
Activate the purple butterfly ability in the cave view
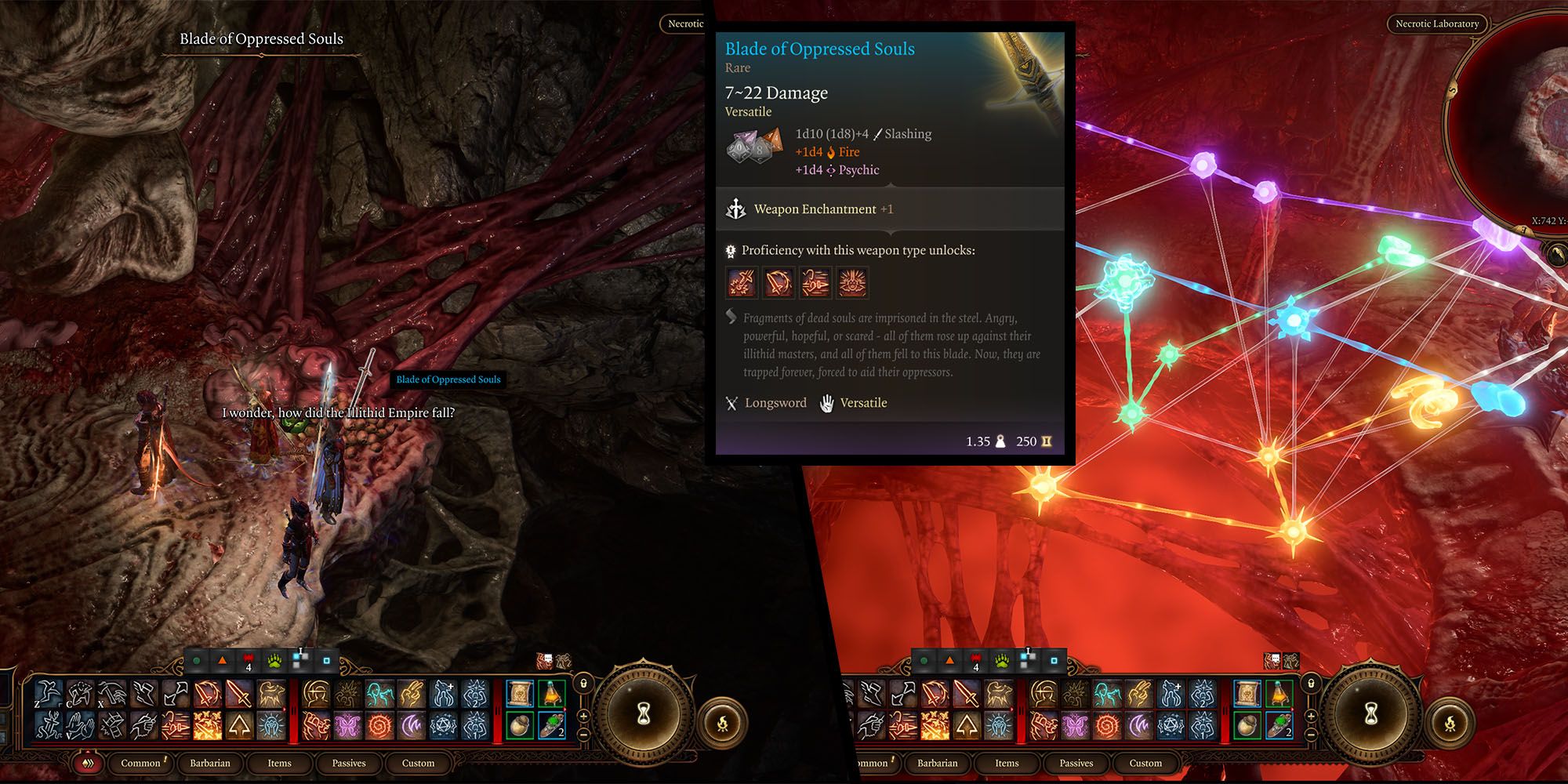pos(348,725)
